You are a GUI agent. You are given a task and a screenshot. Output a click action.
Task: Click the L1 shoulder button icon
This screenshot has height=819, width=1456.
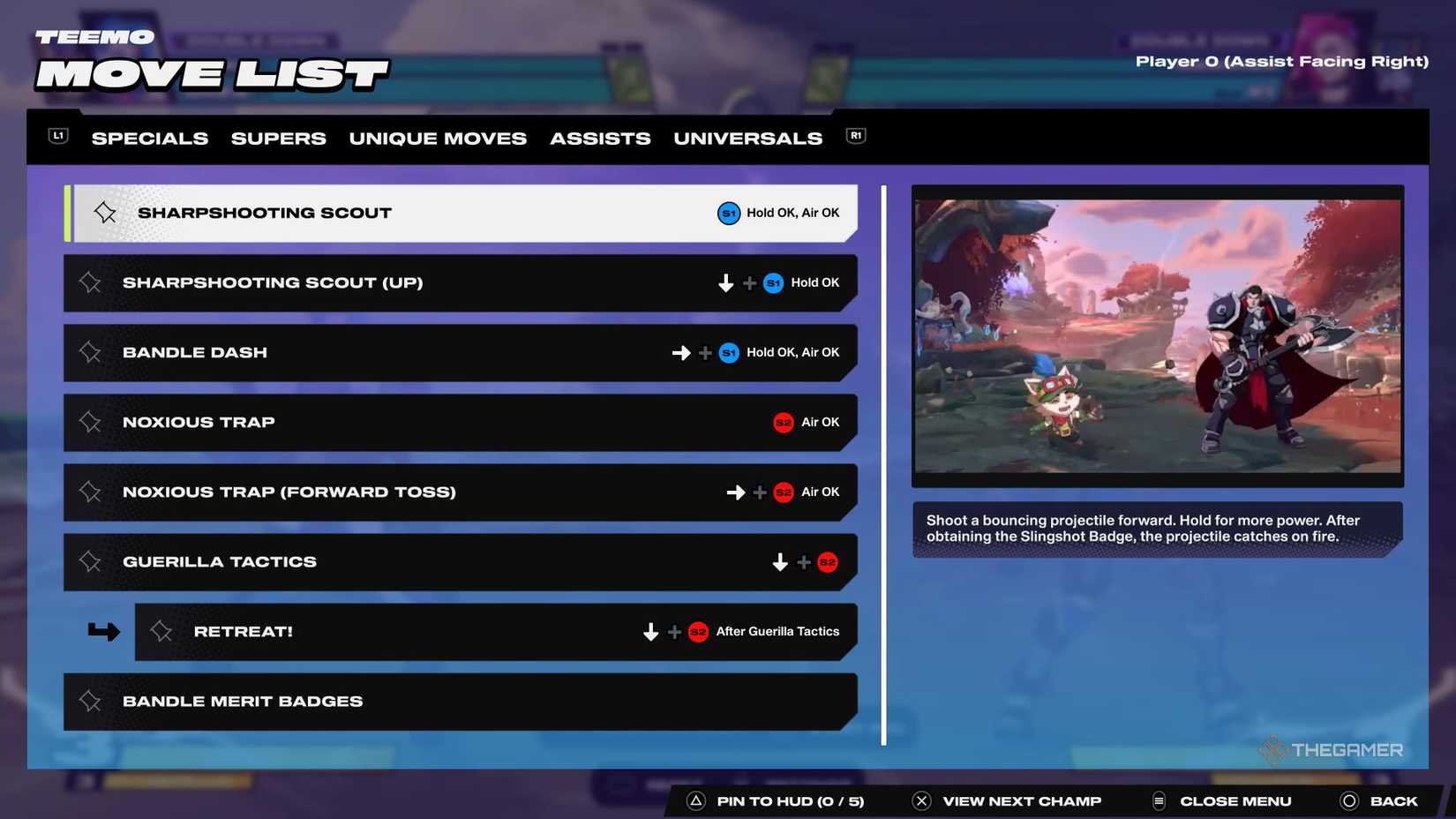coord(56,135)
